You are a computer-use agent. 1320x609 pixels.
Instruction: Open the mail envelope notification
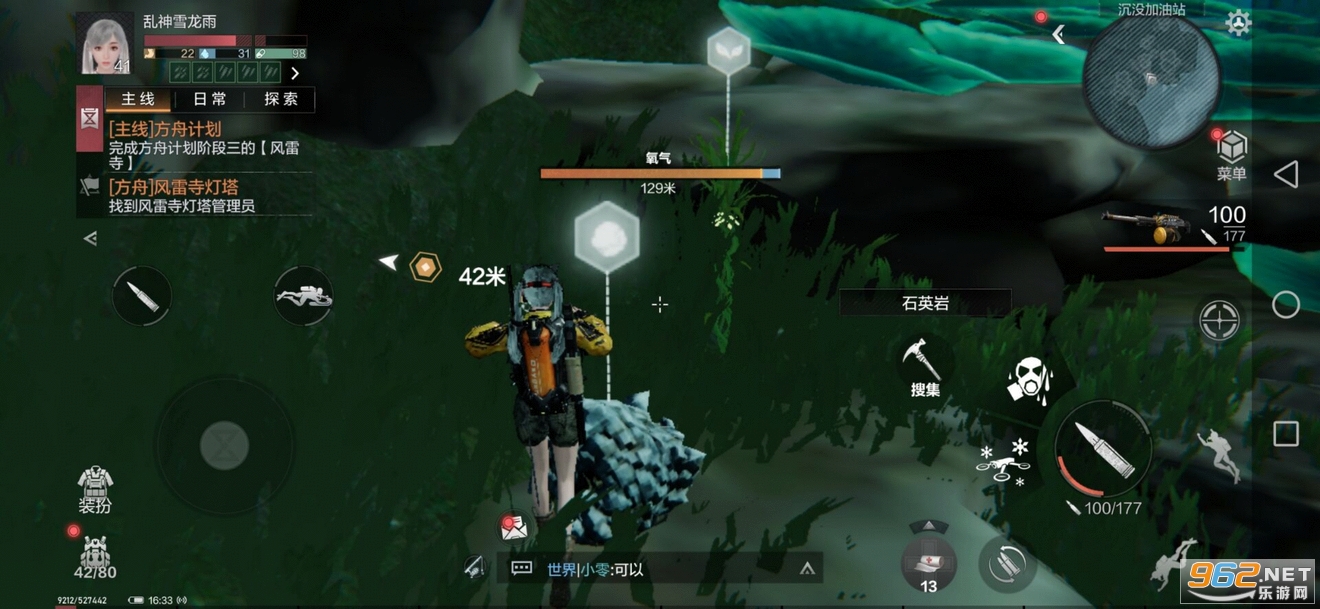pyautogui.click(x=514, y=527)
